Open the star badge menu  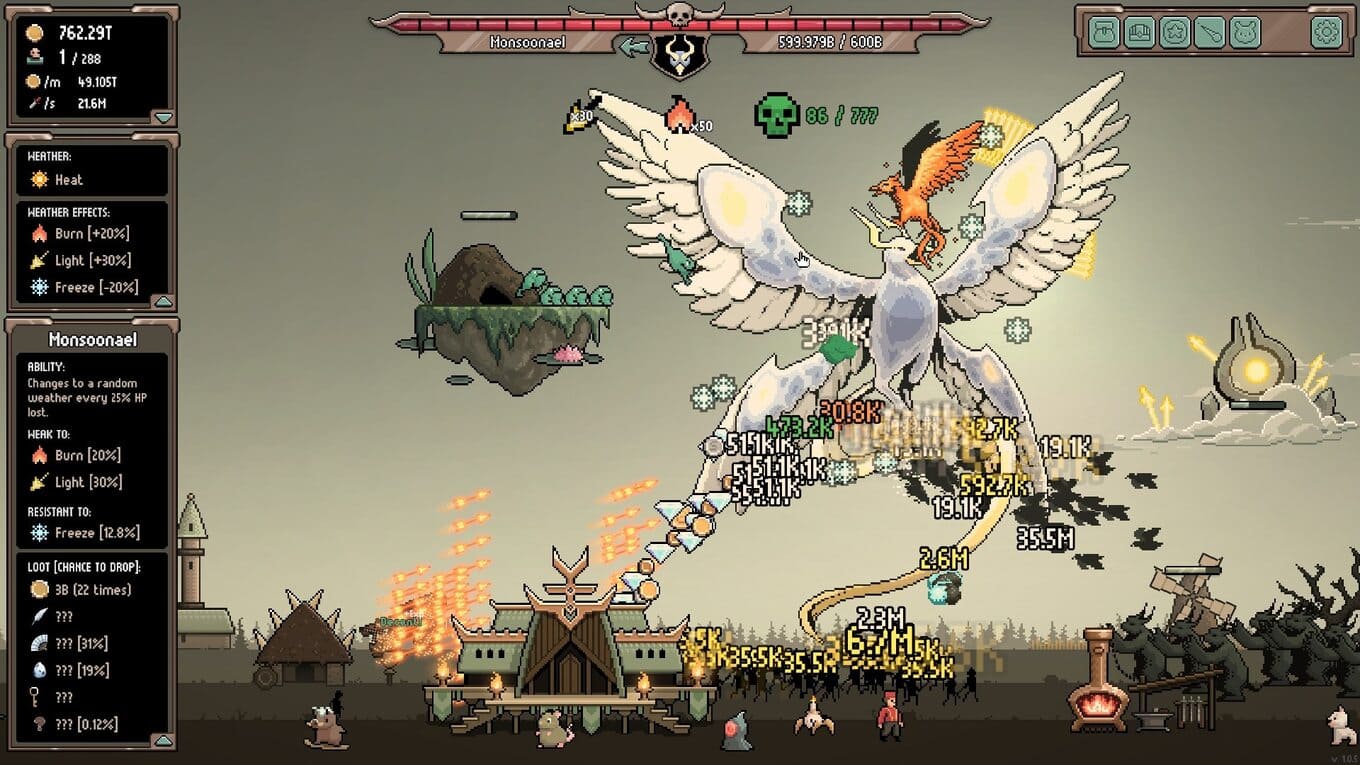pyautogui.click(x=1174, y=33)
